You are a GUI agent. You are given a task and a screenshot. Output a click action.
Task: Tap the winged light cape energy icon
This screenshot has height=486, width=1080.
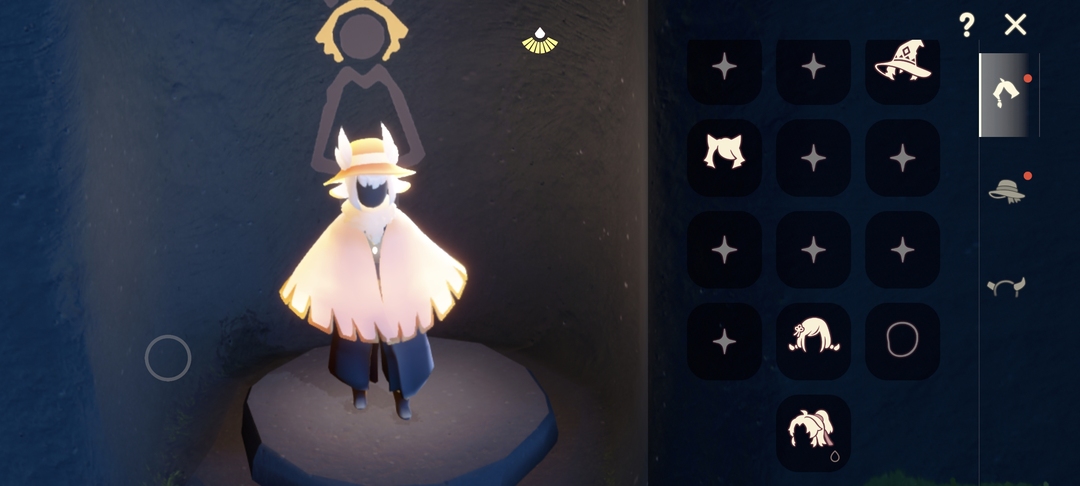(540, 41)
